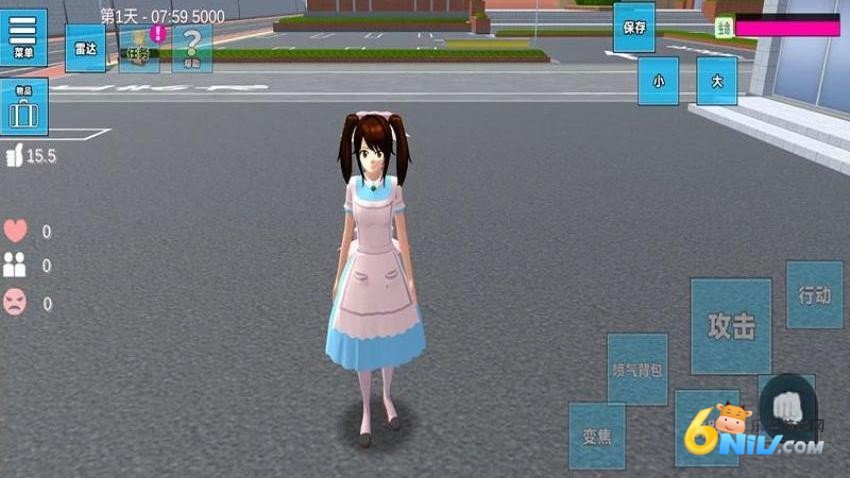Screen dimensions: 850x478
Task: Open the 物品 suitcase inventory
Action: tap(23, 107)
